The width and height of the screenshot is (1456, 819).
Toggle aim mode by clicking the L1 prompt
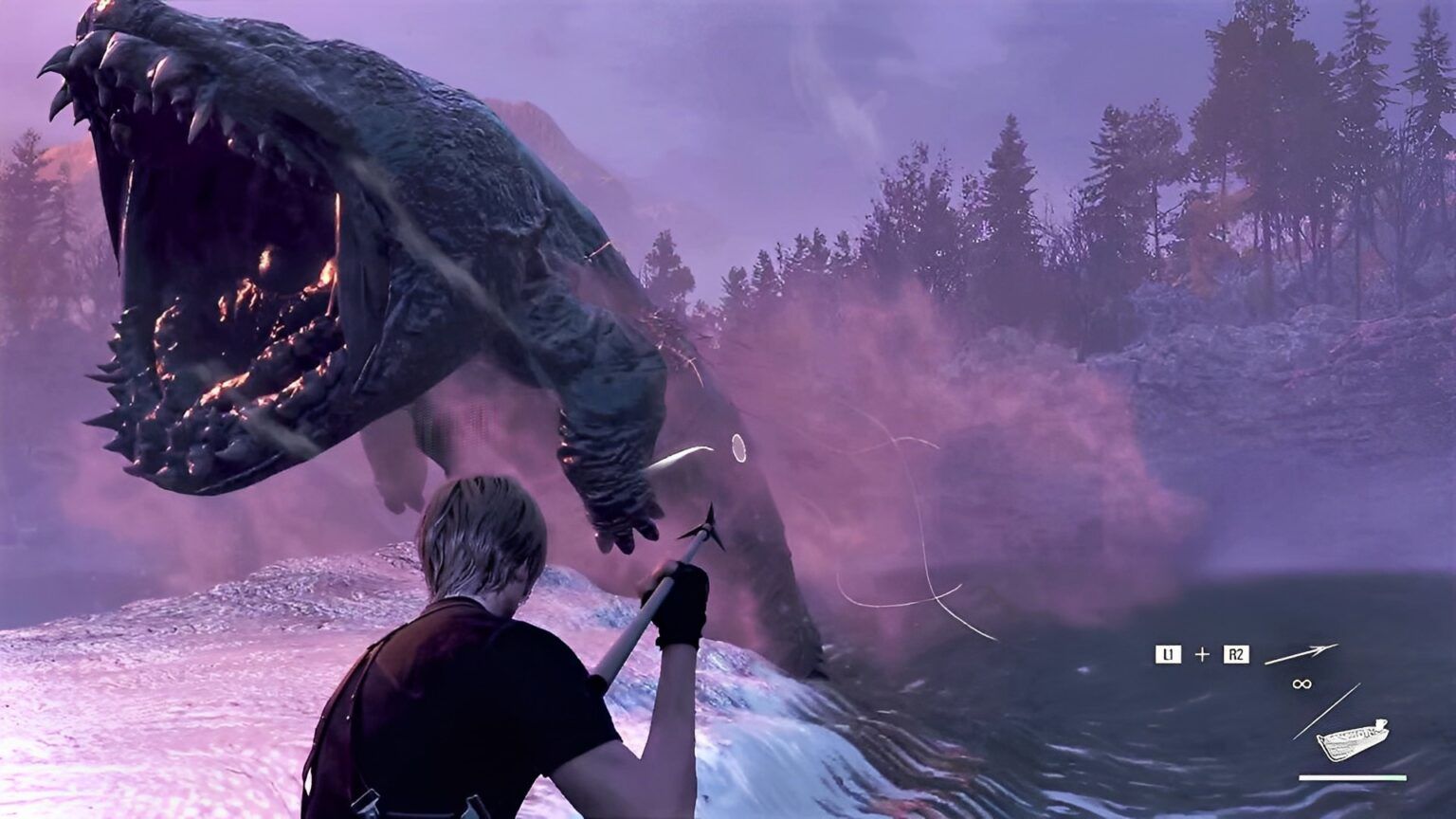1169,653
